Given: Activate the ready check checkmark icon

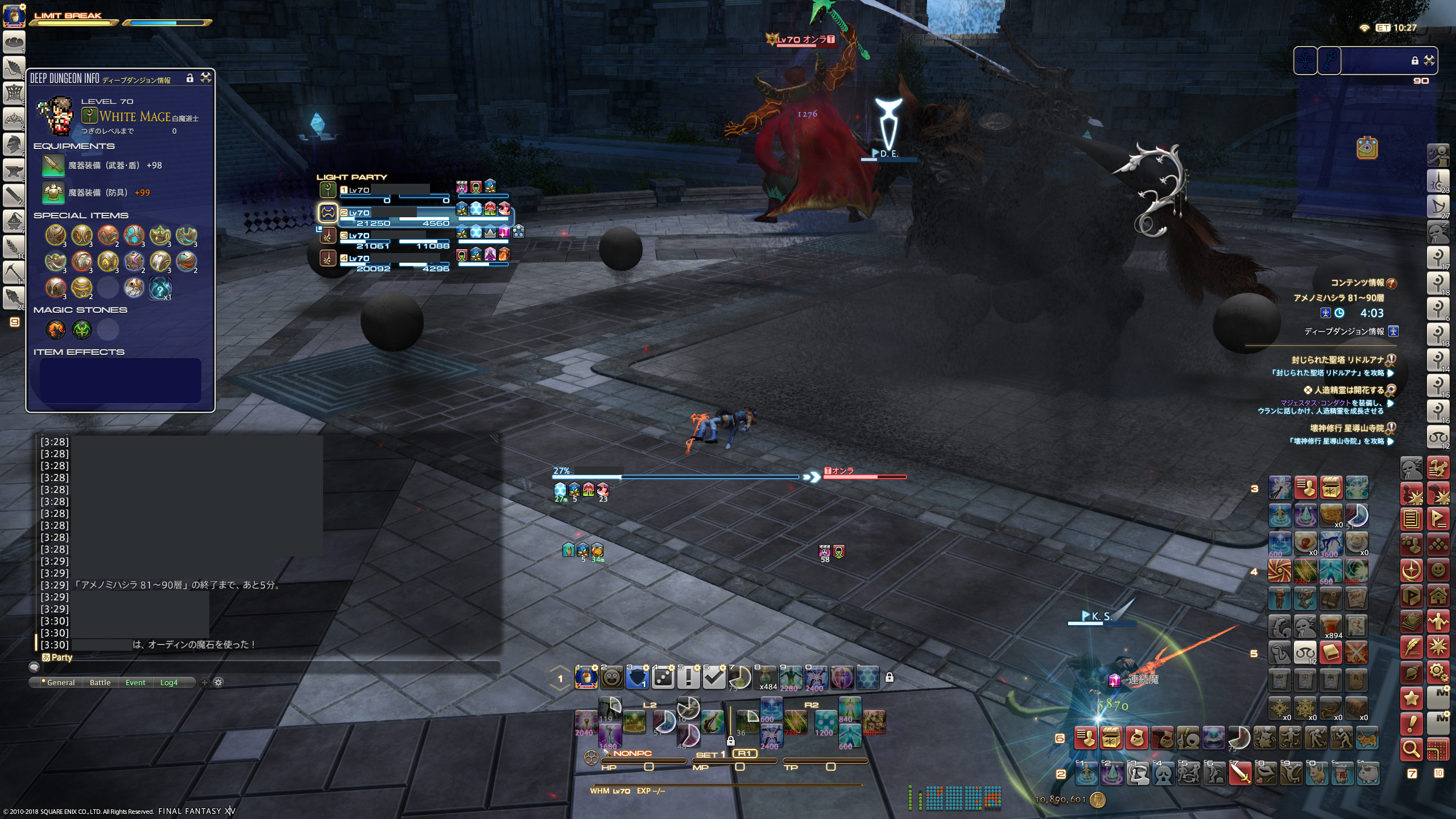Looking at the screenshot, I should (x=714, y=678).
